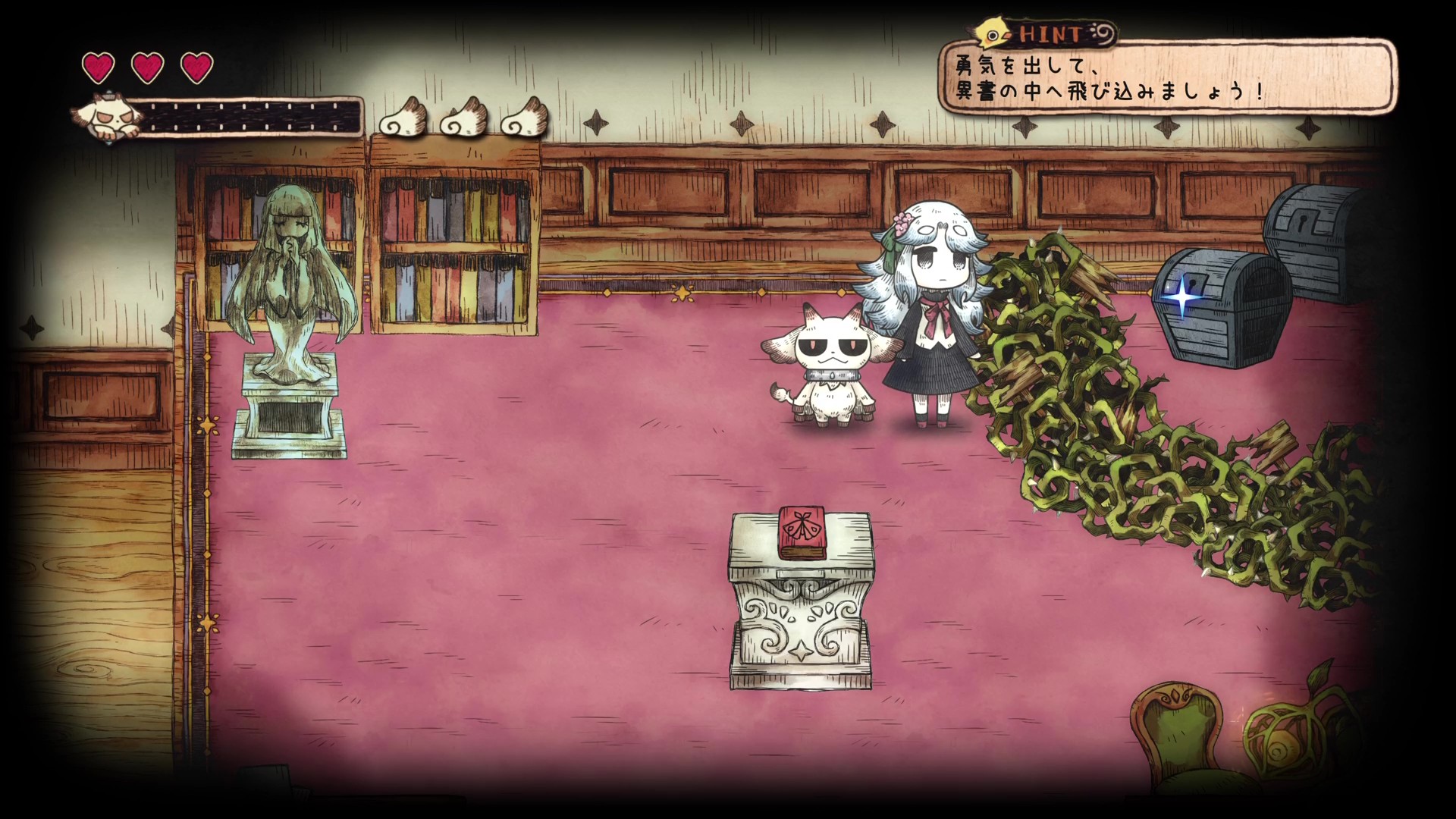Screen dimensions: 1456x819
Task: Click the leftmost wing icon above the bookshelf
Action: [x=403, y=118]
